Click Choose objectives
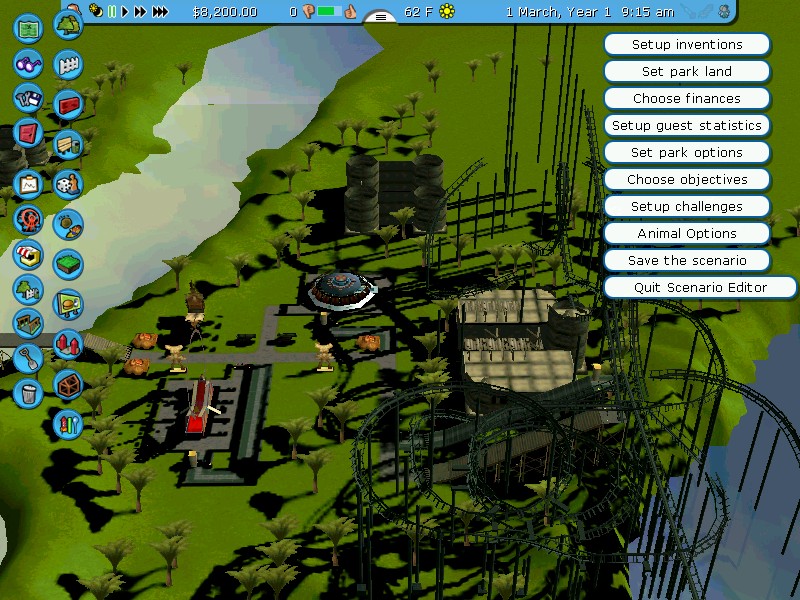Viewport: 800px width, 600px height. click(x=687, y=180)
